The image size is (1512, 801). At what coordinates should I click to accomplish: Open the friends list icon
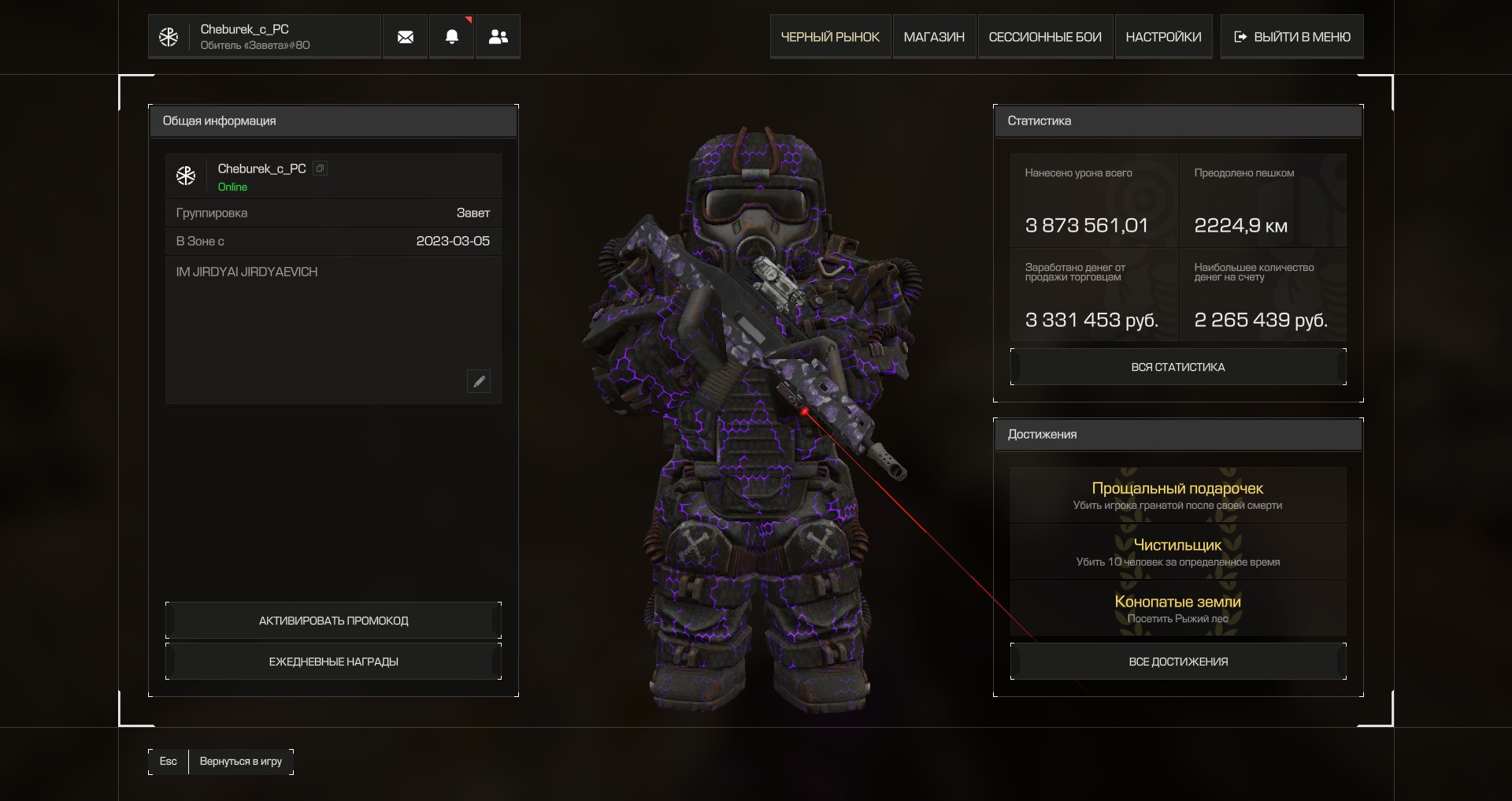click(498, 37)
